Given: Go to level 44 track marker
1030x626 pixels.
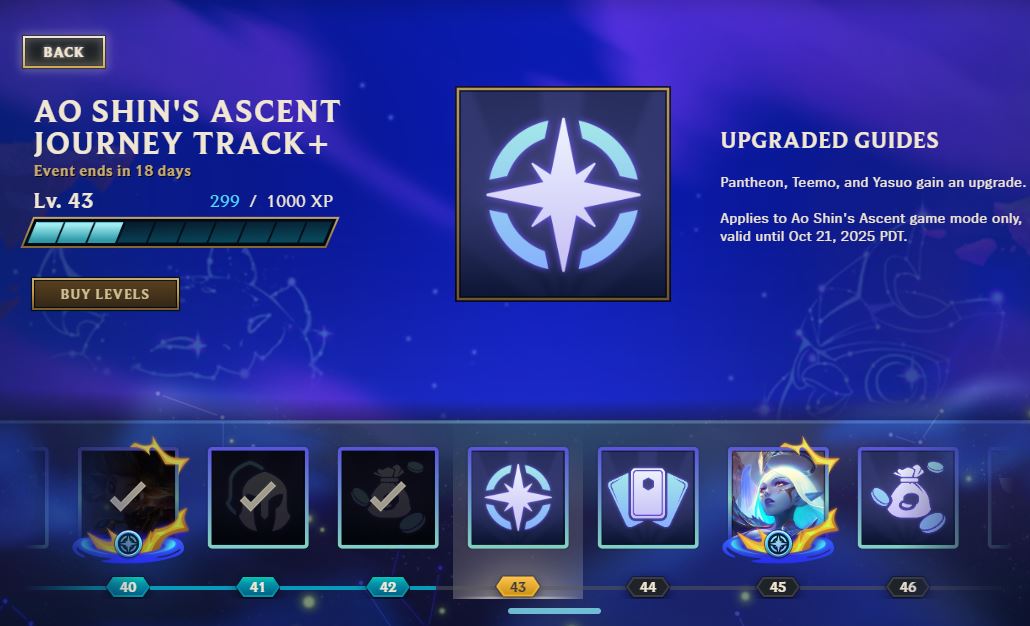Looking at the screenshot, I should (648, 587).
